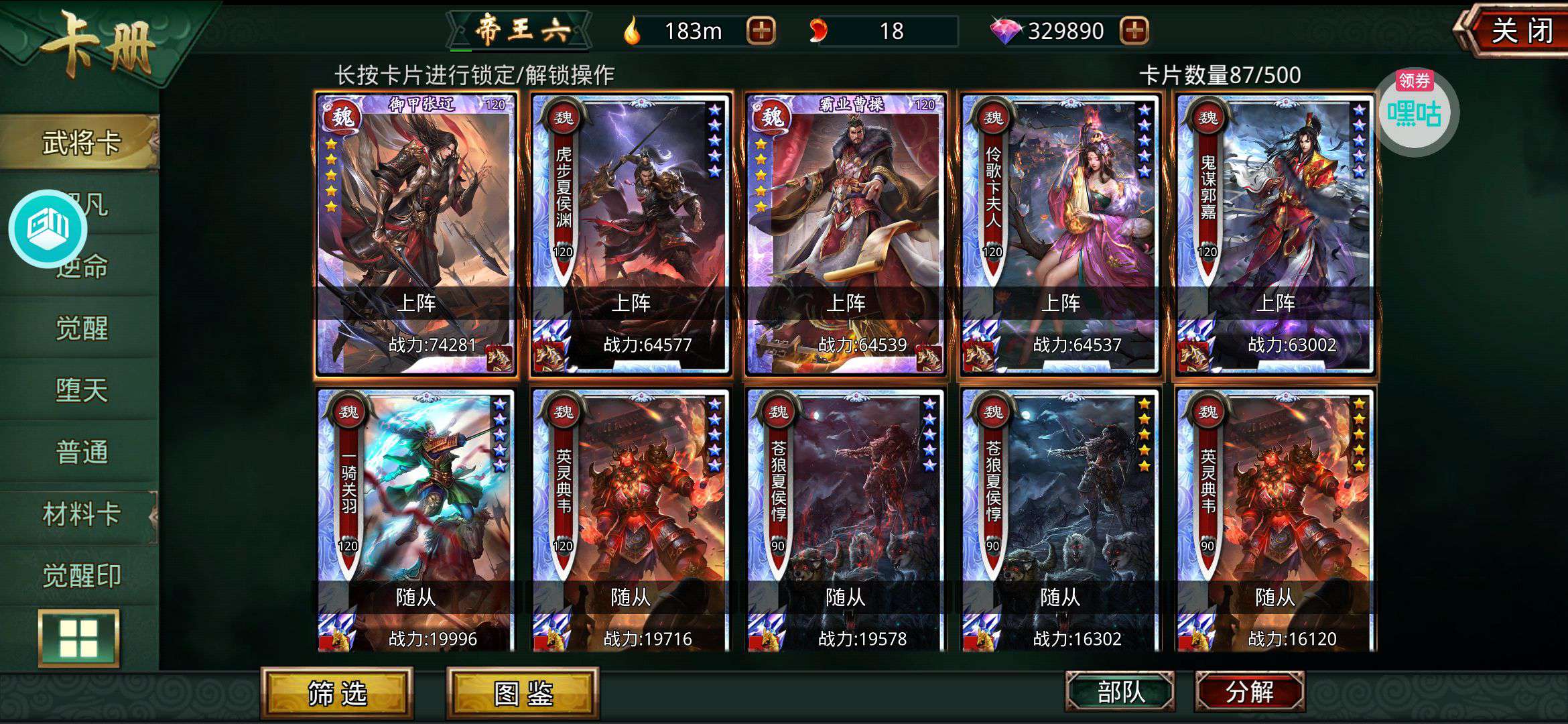Go to the 部队 team screen
This screenshot has height=724, width=1568.
coord(1120,692)
